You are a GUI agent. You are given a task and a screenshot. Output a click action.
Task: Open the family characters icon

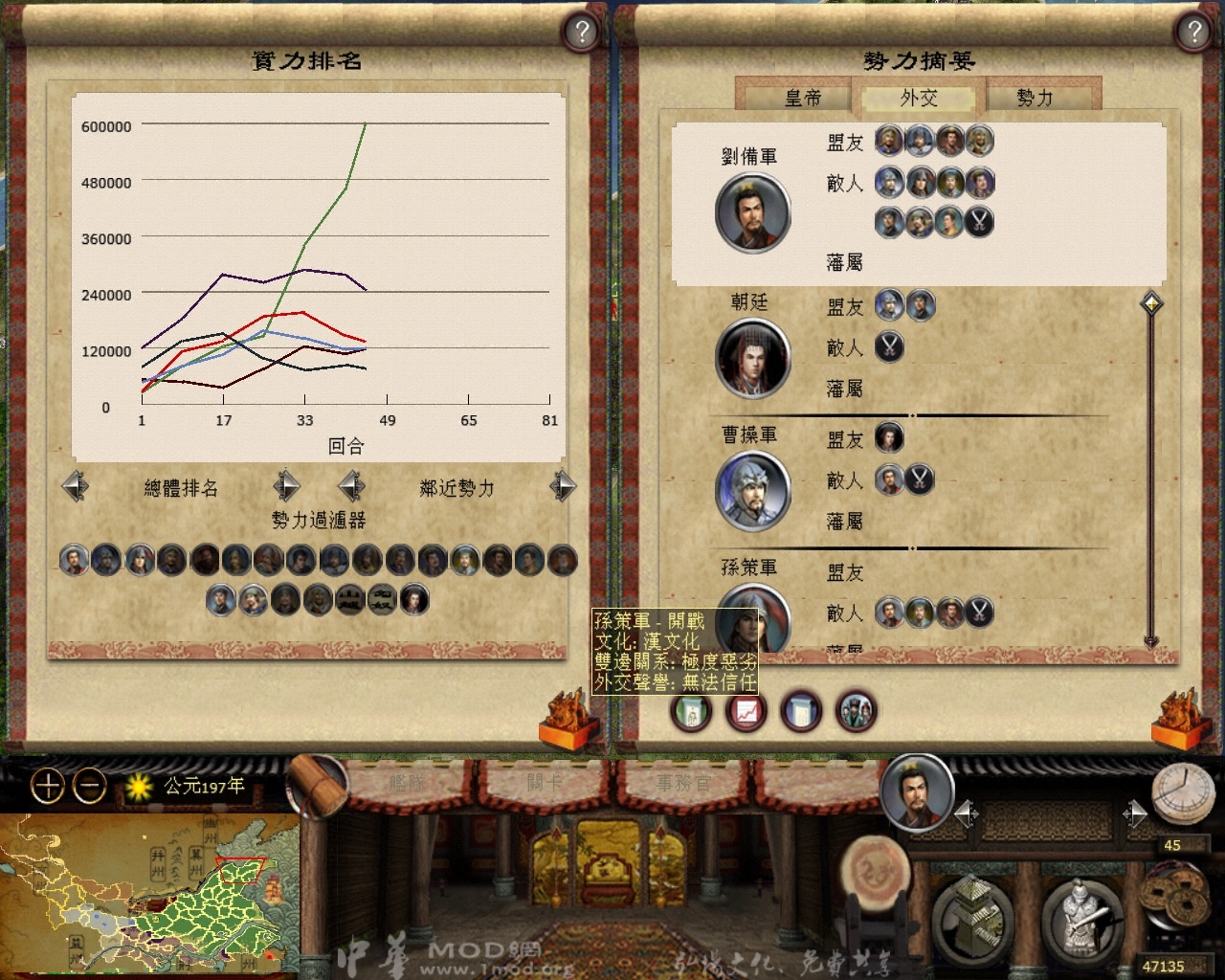857,712
